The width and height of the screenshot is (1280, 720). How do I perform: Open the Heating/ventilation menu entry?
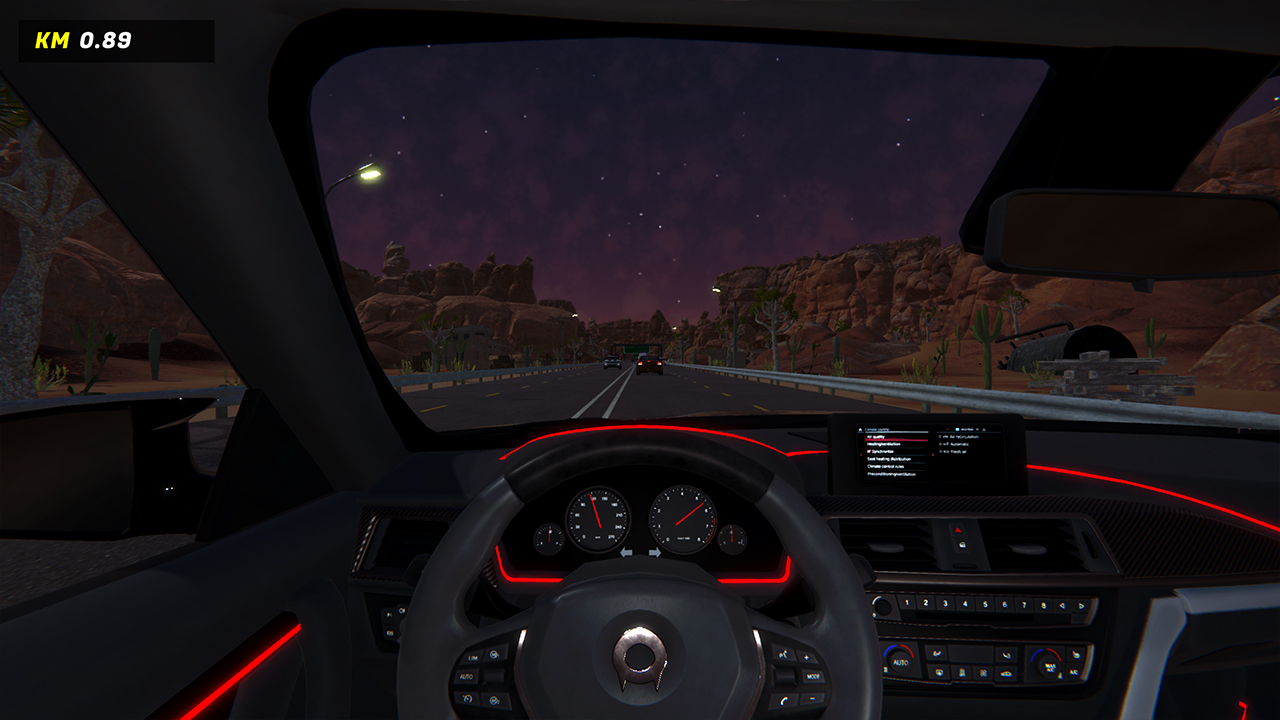883,444
